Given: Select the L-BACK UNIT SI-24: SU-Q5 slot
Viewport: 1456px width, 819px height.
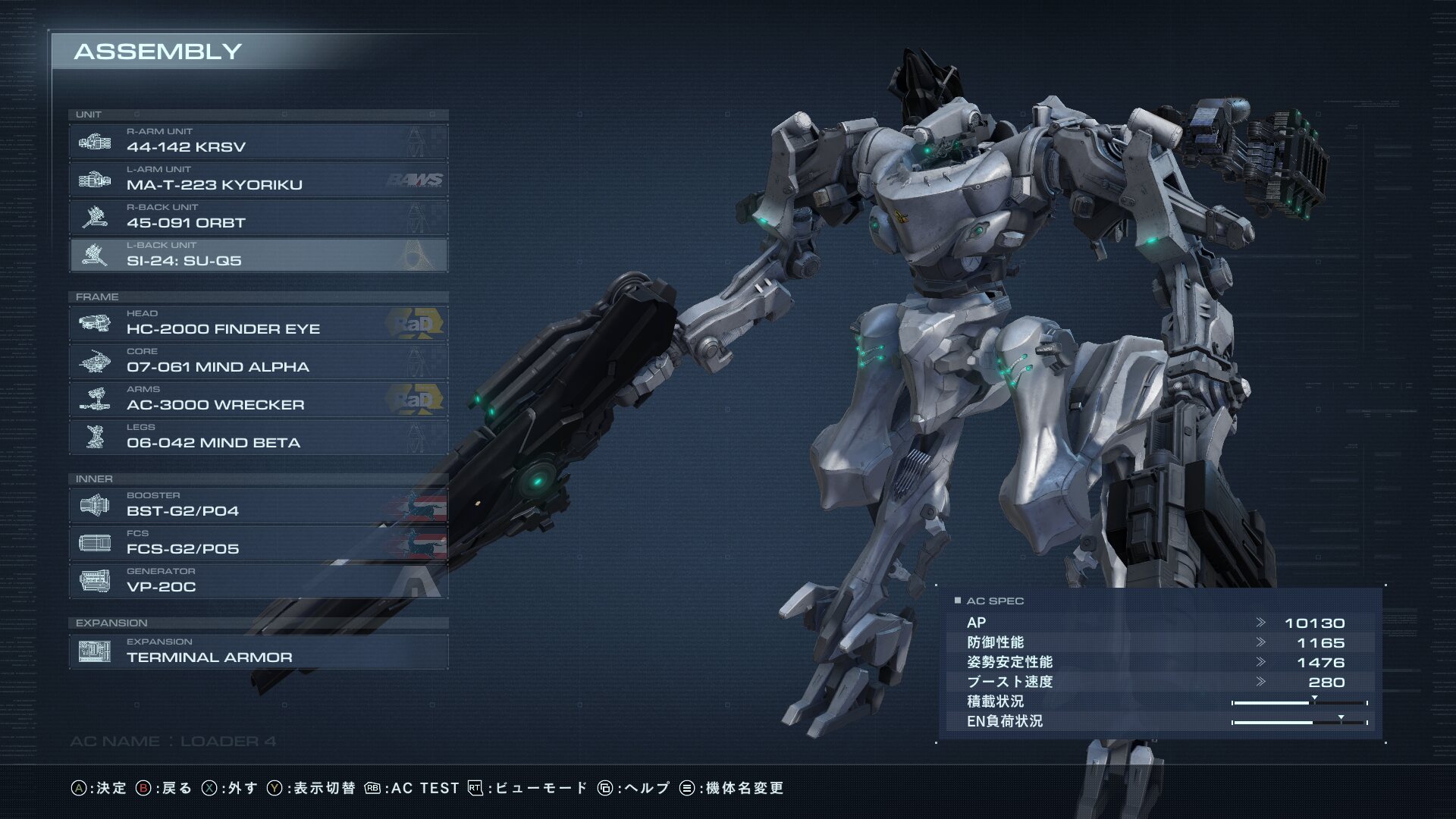Looking at the screenshot, I should click(x=258, y=255).
